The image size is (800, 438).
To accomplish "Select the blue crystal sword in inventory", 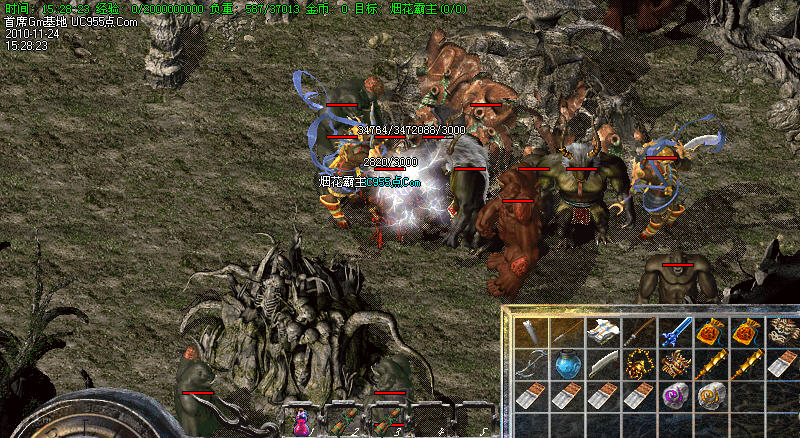I will 674,332.
